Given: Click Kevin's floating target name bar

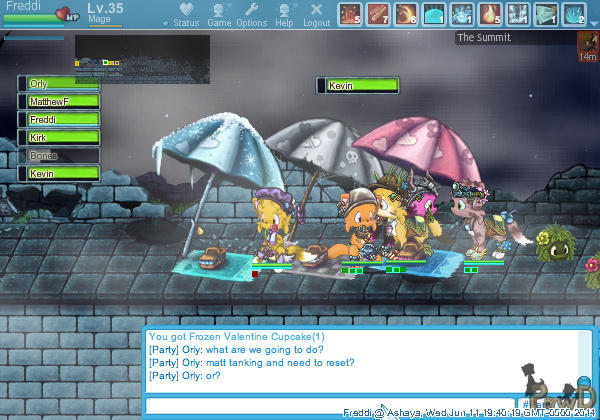Looking at the screenshot, I should tap(357, 86).
